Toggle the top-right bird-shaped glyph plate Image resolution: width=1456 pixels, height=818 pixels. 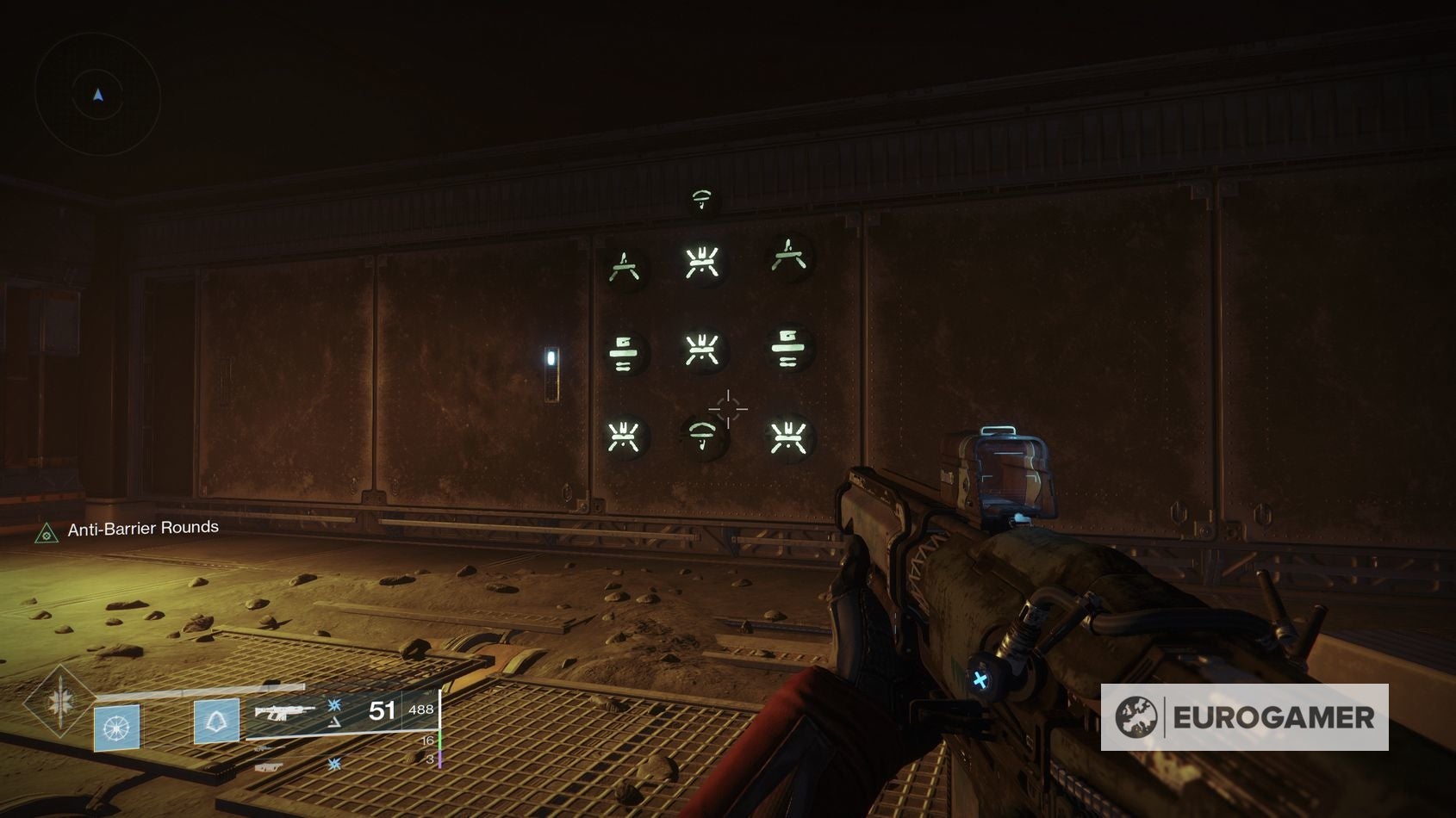point(790,258)
